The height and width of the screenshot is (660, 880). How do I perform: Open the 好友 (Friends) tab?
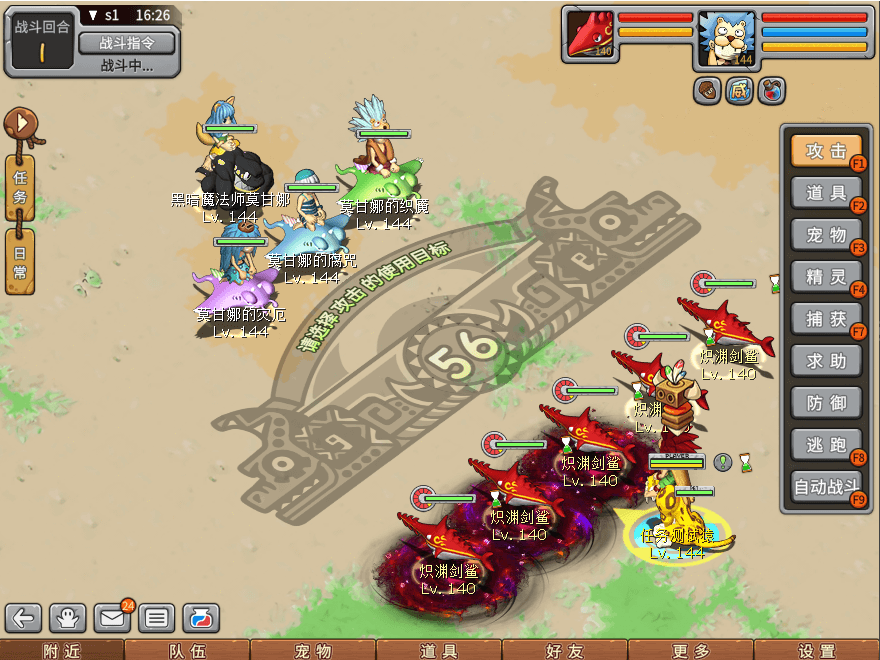(565, 651)
